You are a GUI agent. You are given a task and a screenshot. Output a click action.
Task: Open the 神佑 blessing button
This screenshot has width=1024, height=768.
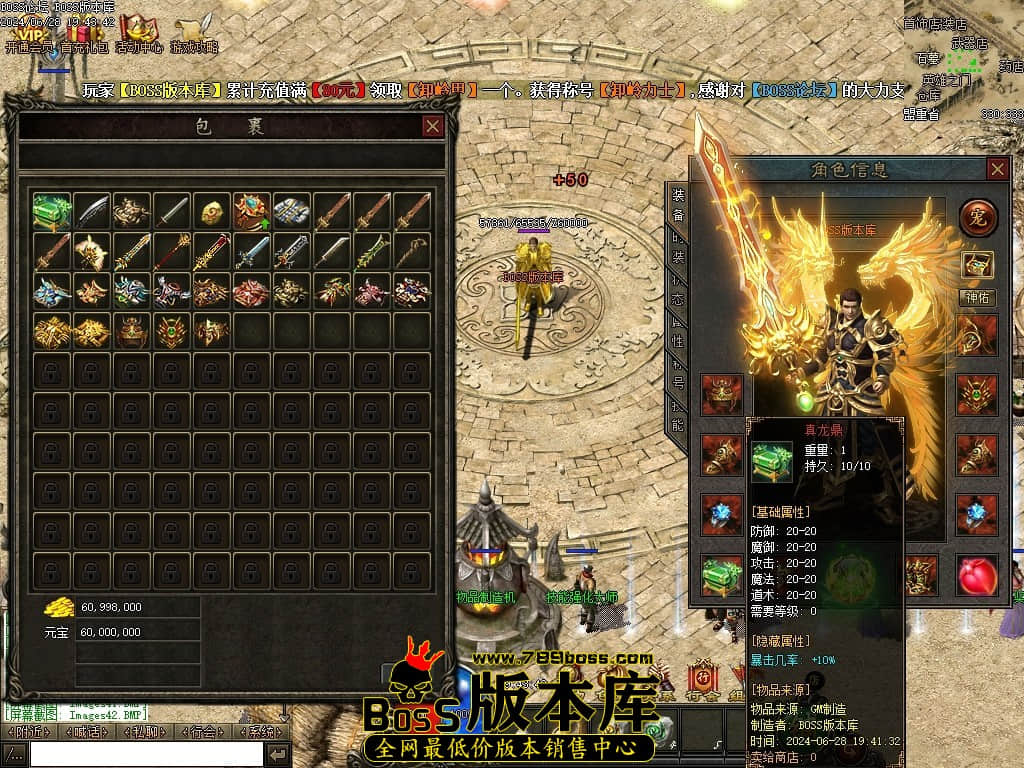coord(977,297)
